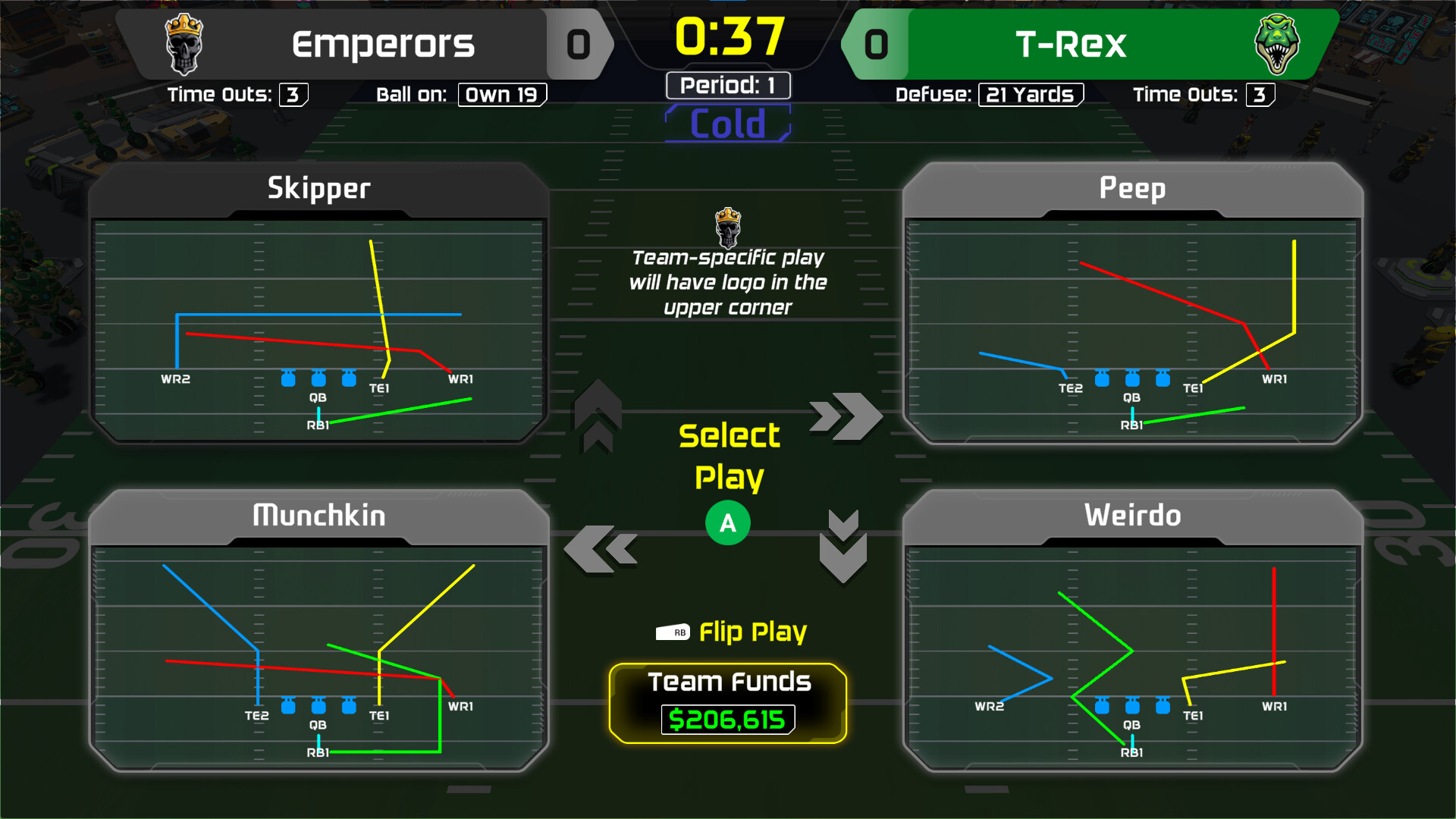Click the Own 19 ball position field
Viewport: 1456px width, 819px height.
click(501, 94)
